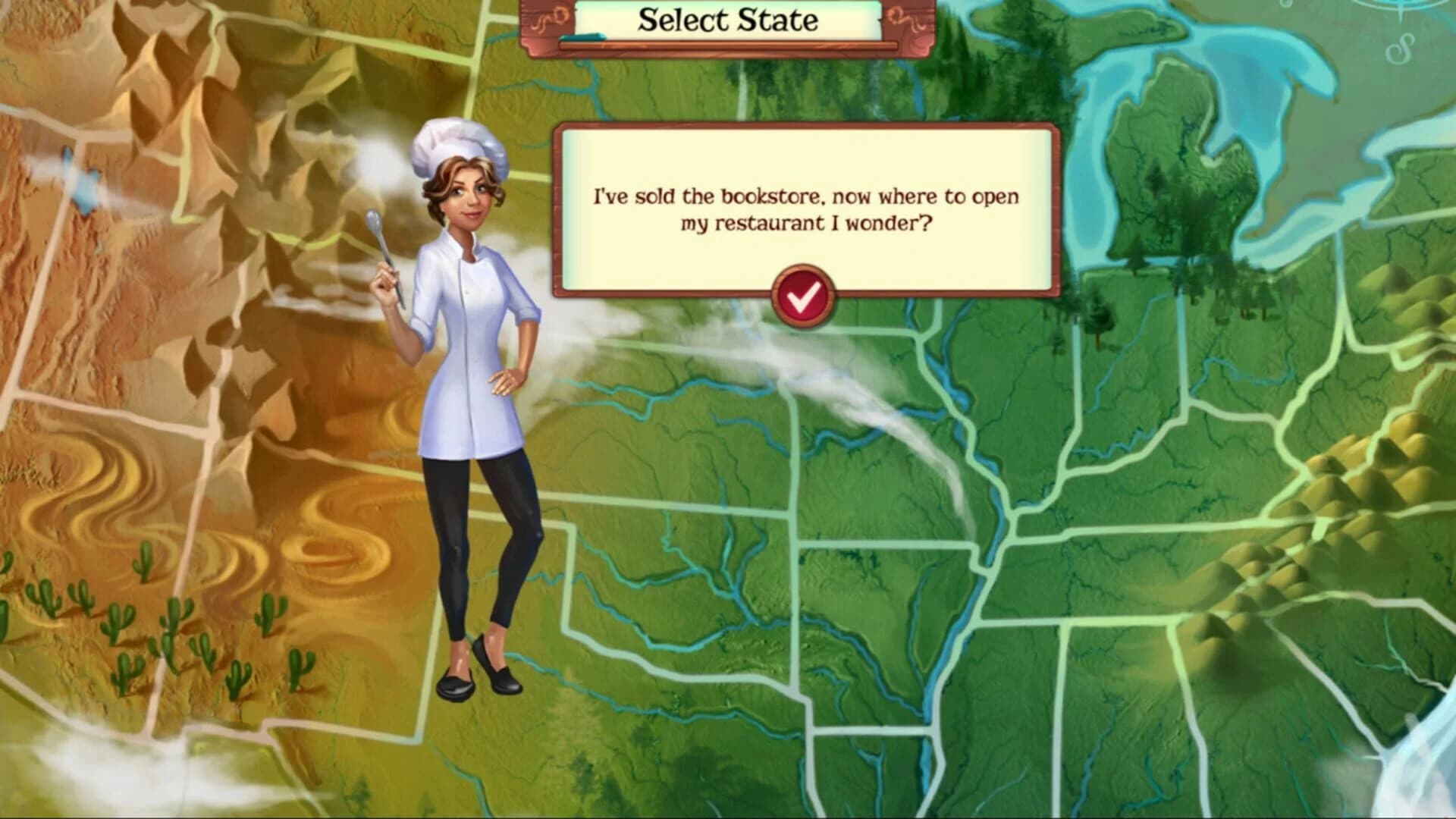Open the dialog message box
Image resolution: width=1456 pixels, height=819 pixels.
[x=806, y=205]
